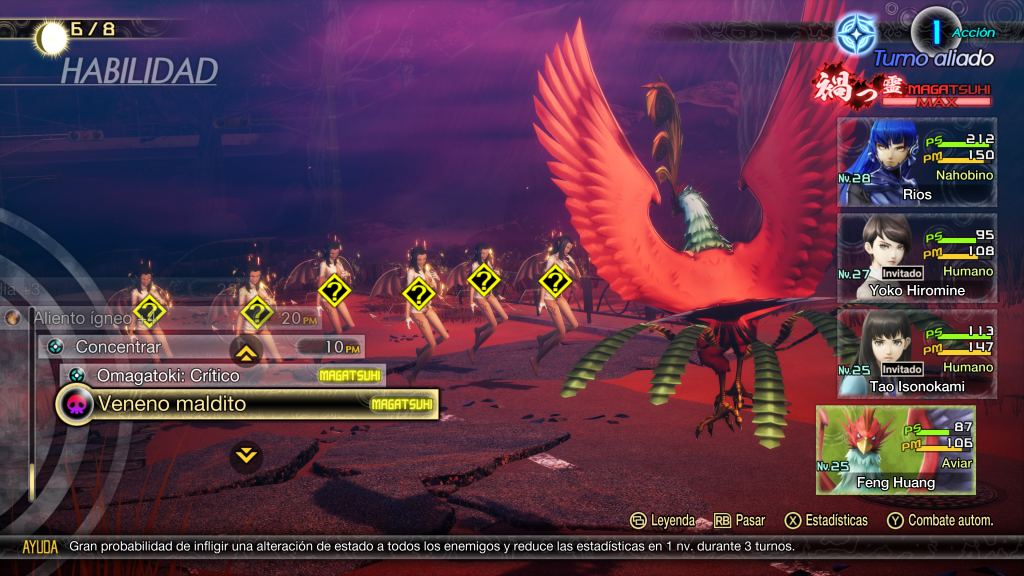Select Nahobino Rios party panel
The image size is (1024, 576).
point(916,162)
